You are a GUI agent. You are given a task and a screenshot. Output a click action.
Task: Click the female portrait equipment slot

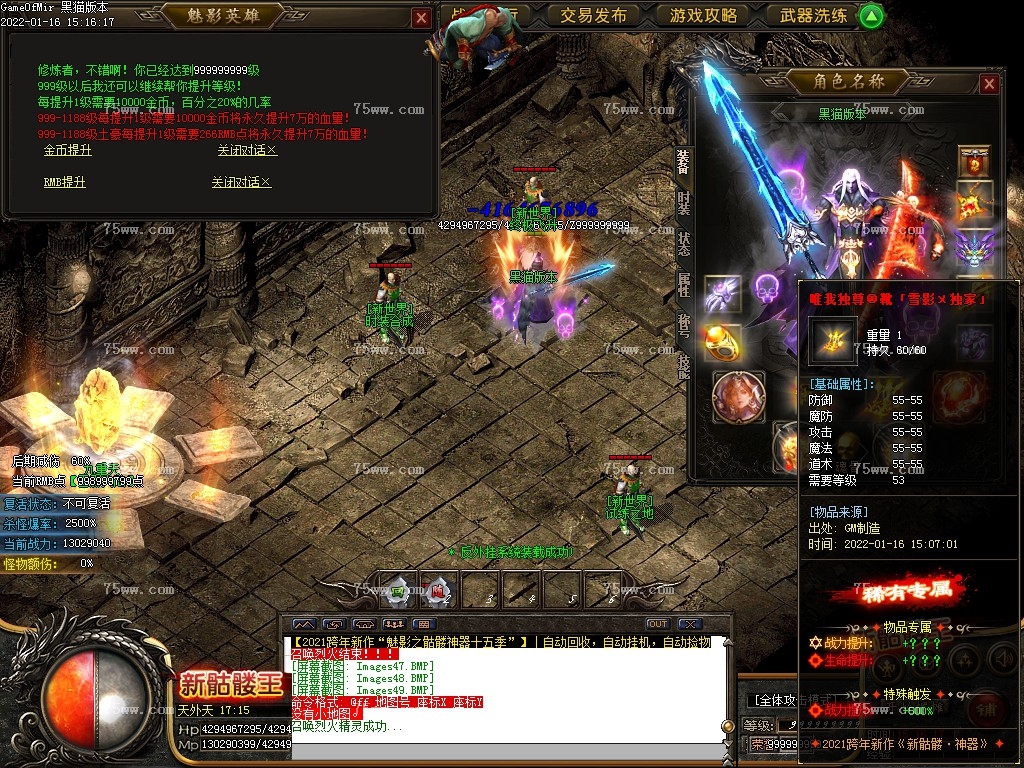click(739, 397)
